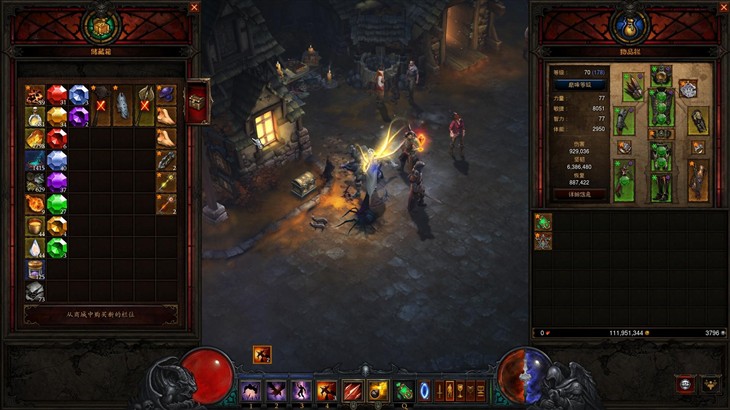Click the green item in backpack

(543, 222)
